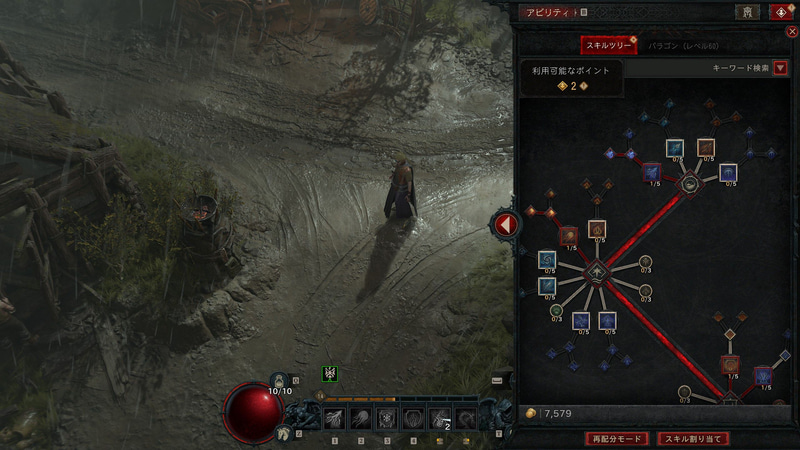This screenshot has width=800, height=450.
Task: Select the central cluster node of upper tree
Action: coord(689,184)
